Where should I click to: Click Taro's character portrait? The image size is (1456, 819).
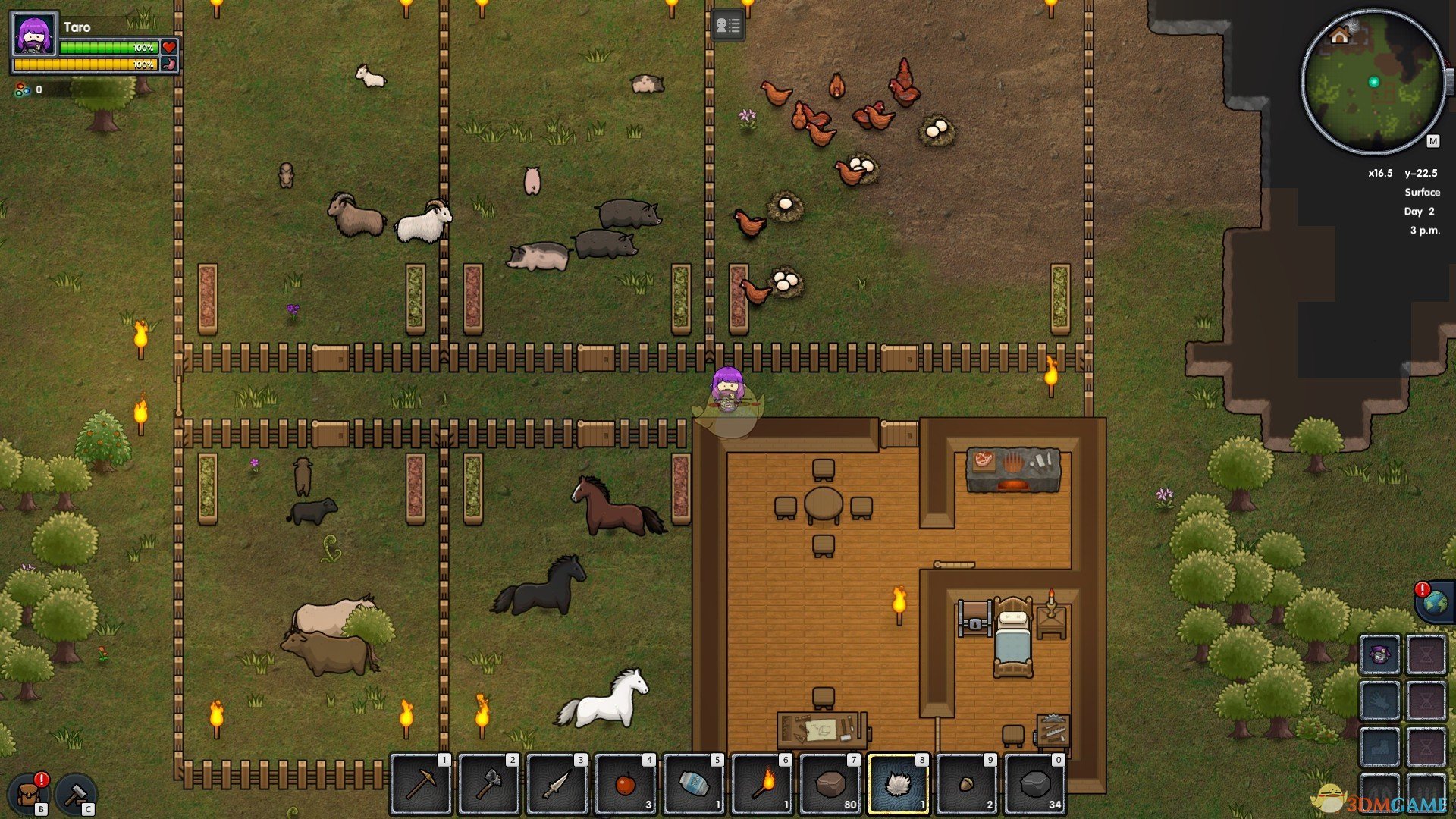click(35, 34)
